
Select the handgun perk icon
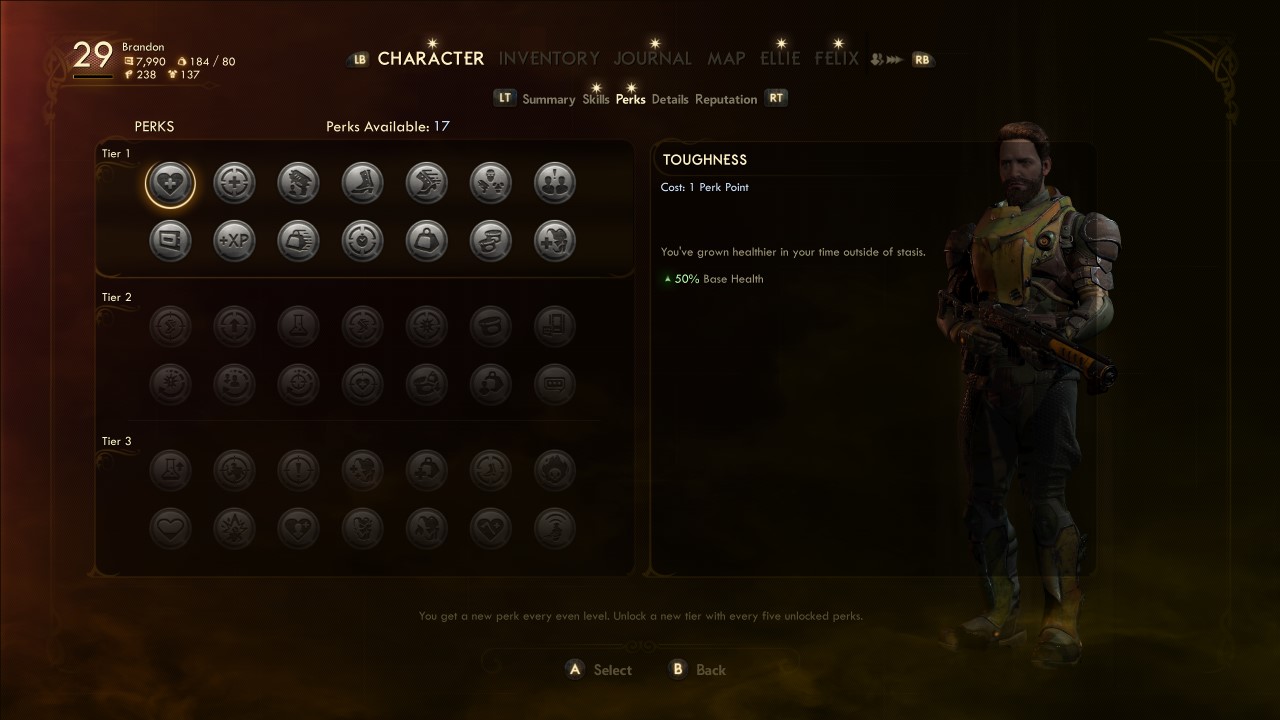[x=298, y=183]
